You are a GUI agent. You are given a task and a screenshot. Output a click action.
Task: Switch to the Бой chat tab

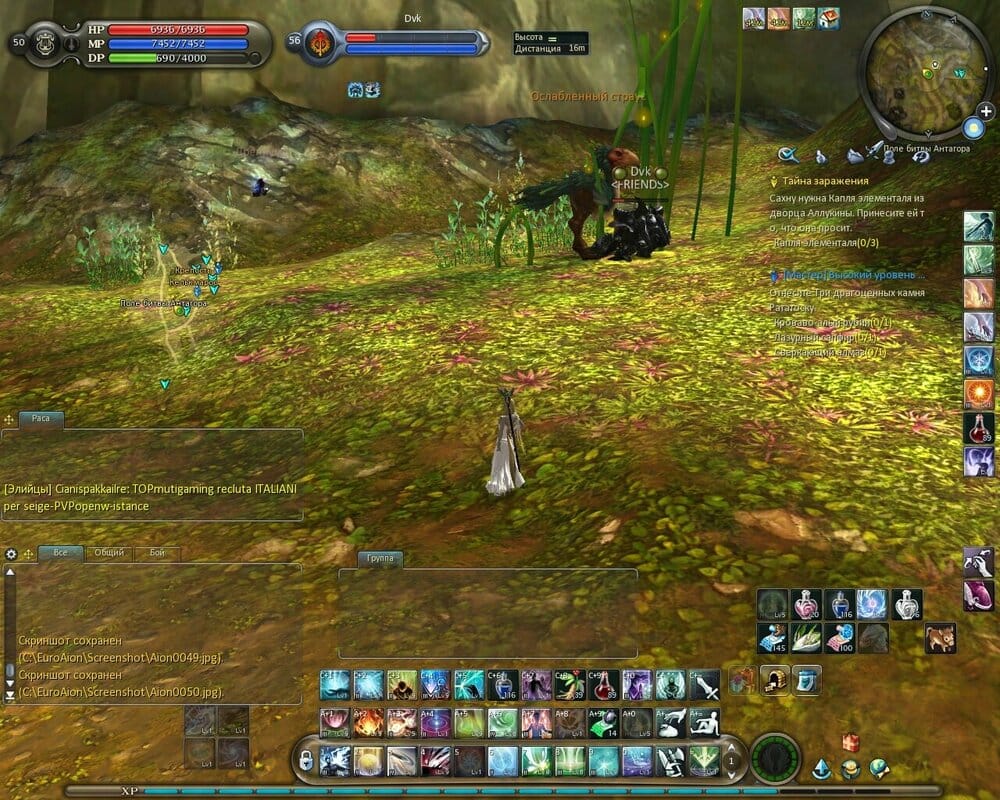coord(157,552)
